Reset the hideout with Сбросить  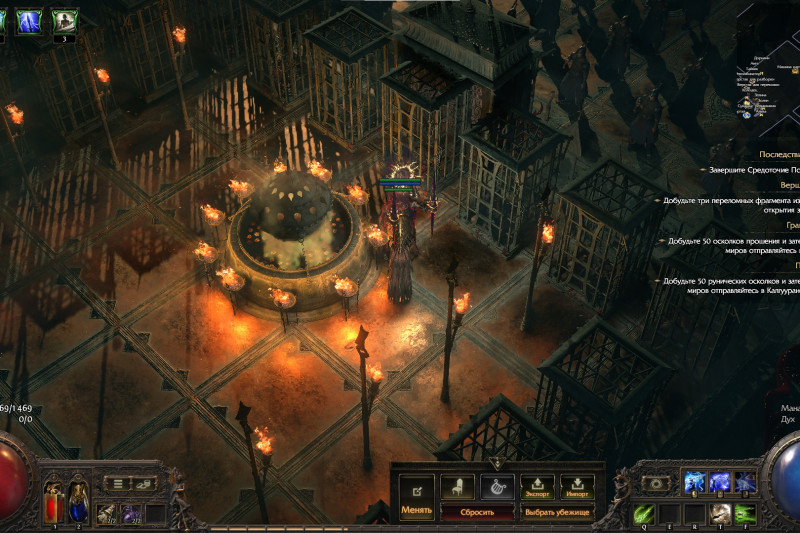(x=477, y=511)
